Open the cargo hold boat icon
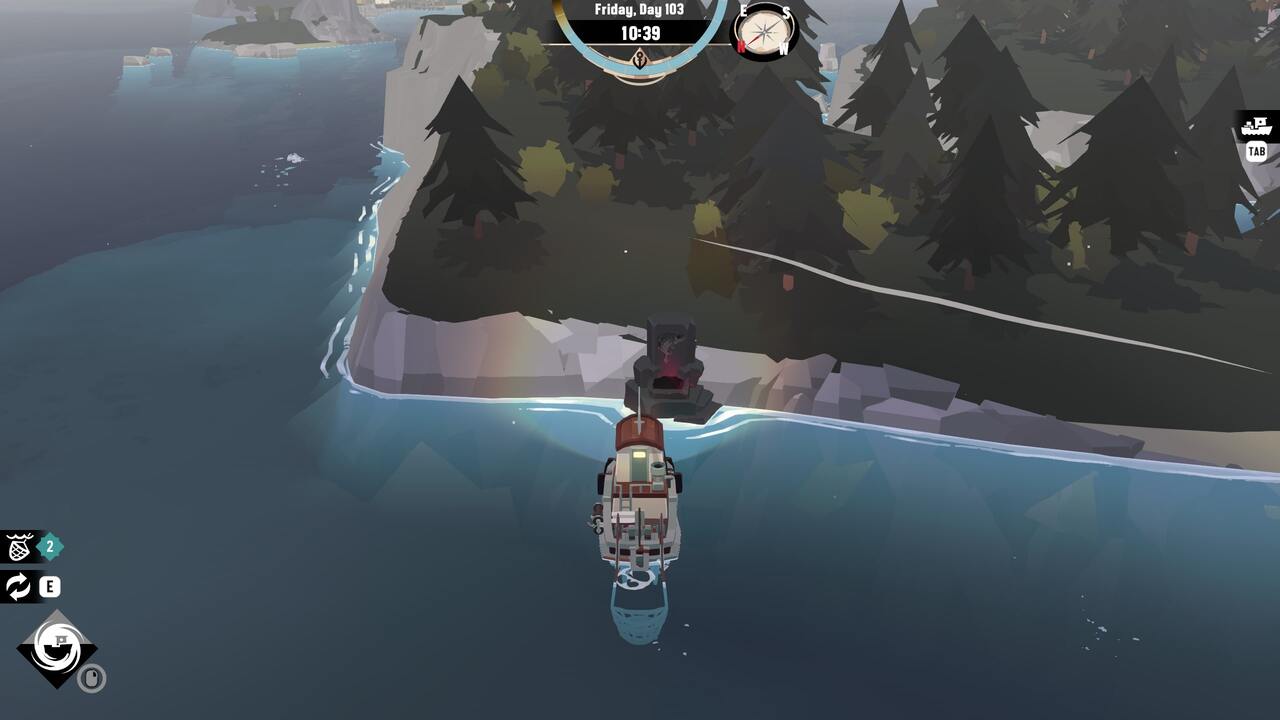 pyautogui.click(x=1258, y=127)
